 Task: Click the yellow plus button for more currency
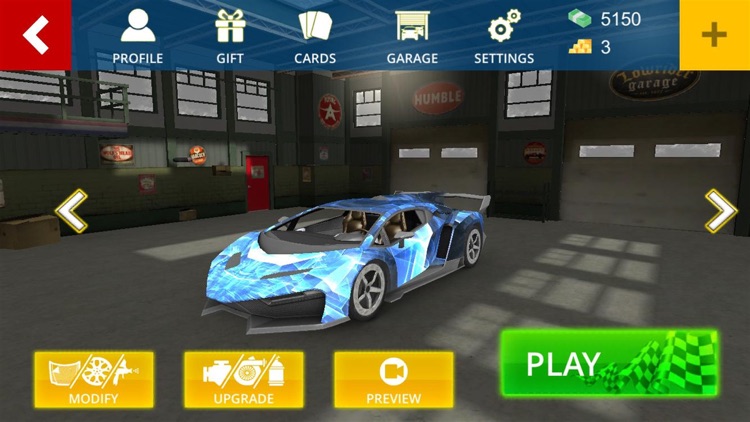[x=714, y=35]
